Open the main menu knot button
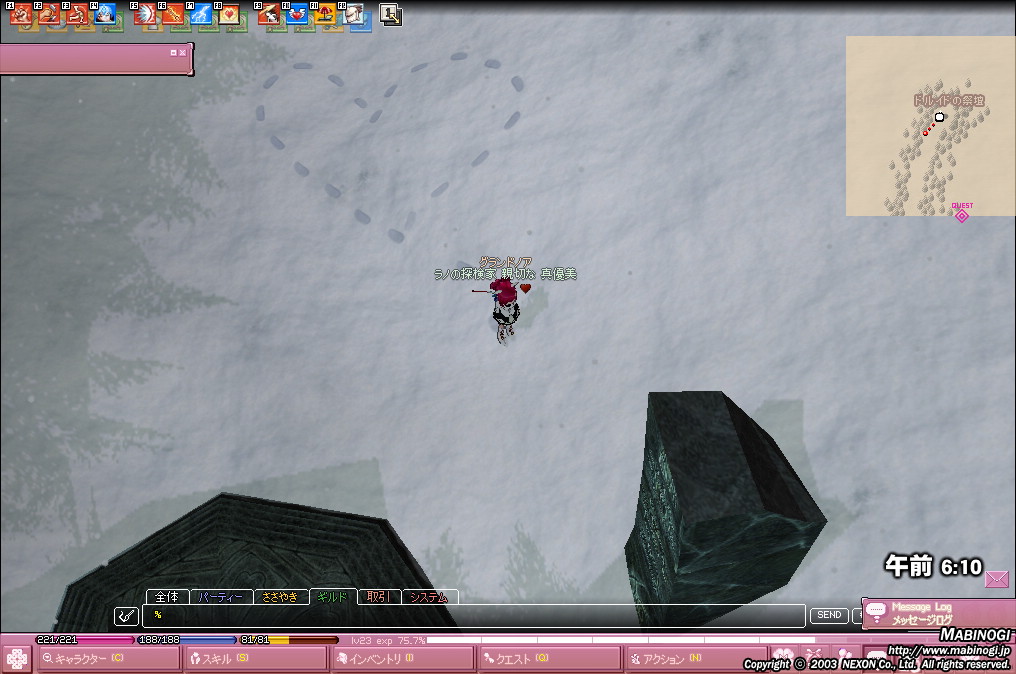Screen dimensions: 1016x674 (16, 659)
